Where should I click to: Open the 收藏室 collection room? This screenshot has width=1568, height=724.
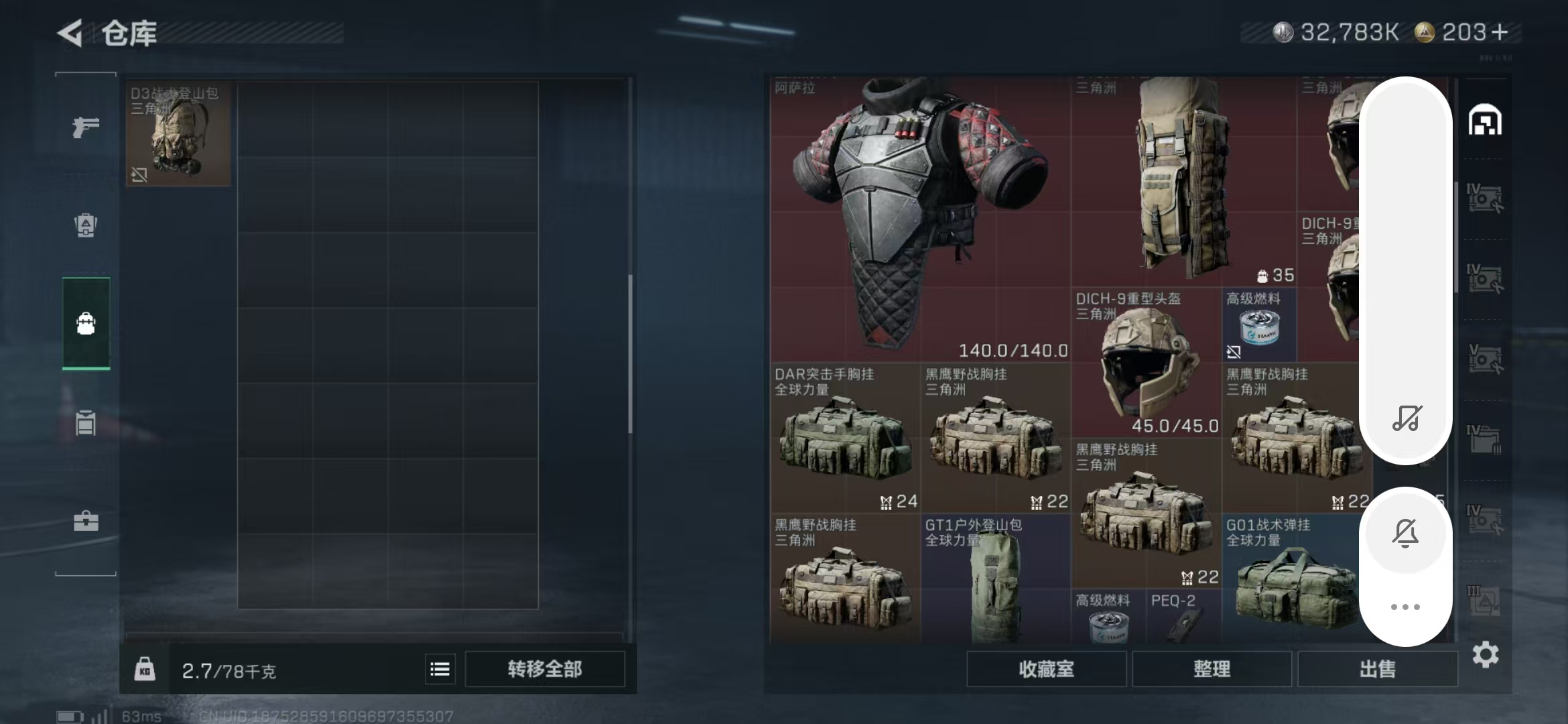[1046, 669]
